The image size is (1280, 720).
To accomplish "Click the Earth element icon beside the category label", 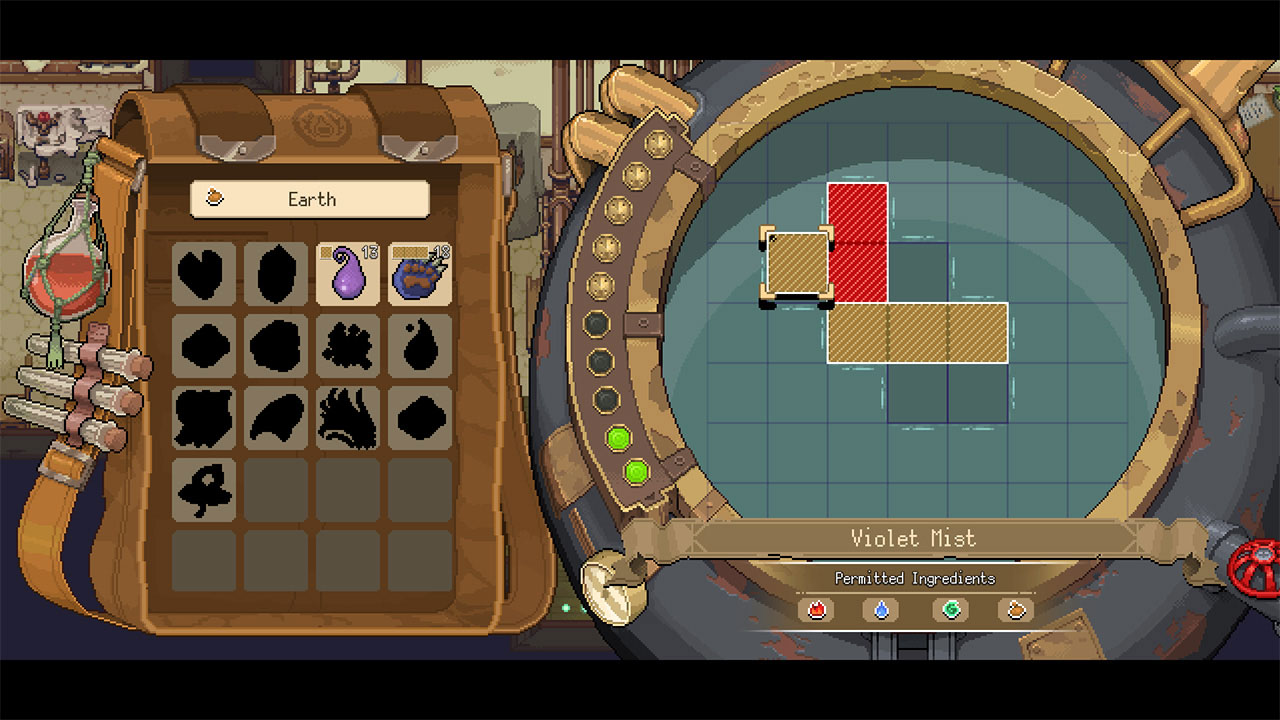I will click(x=214, y=199).
